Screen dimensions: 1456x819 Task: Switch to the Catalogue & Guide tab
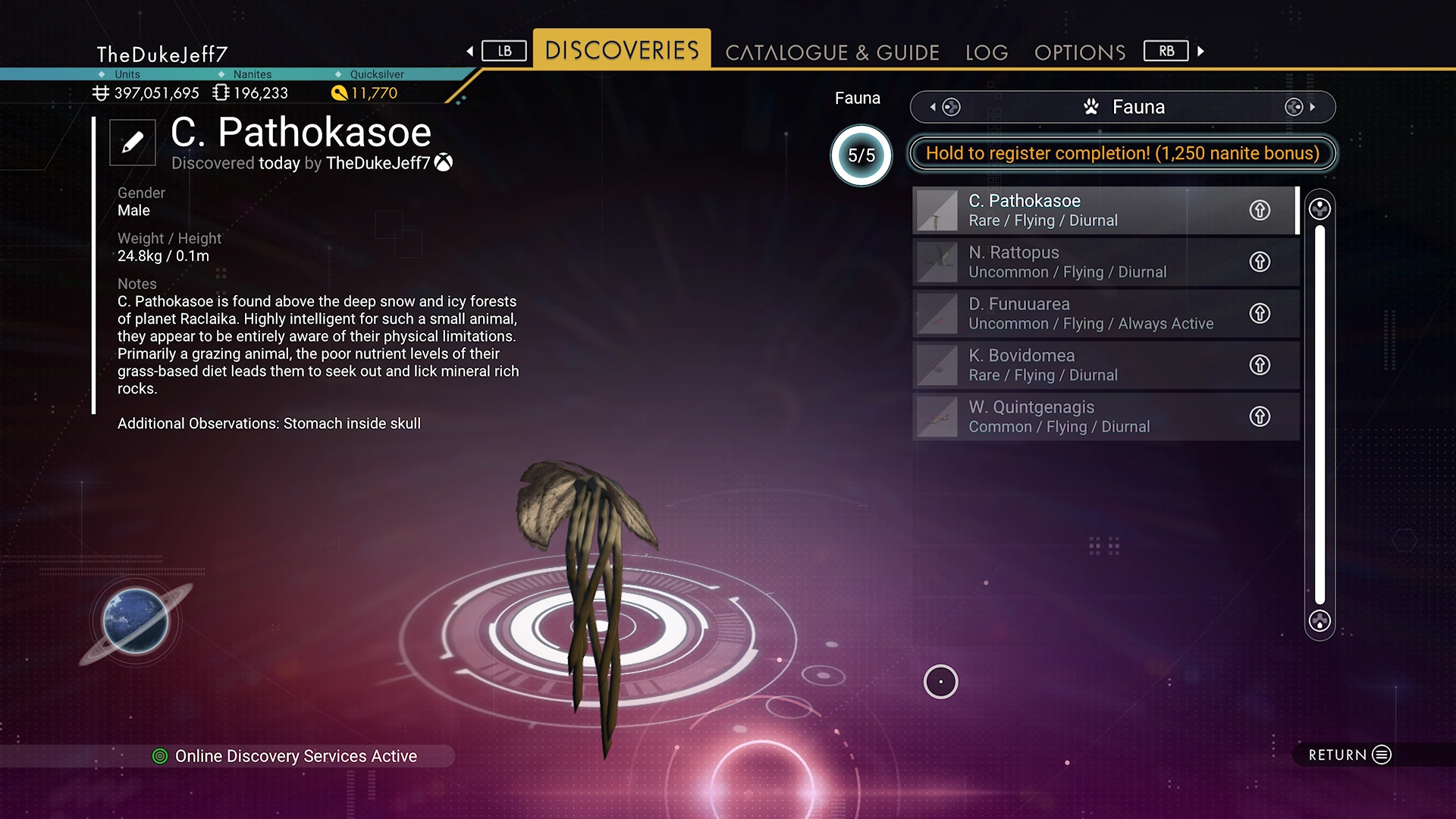(x=832, y=52)
